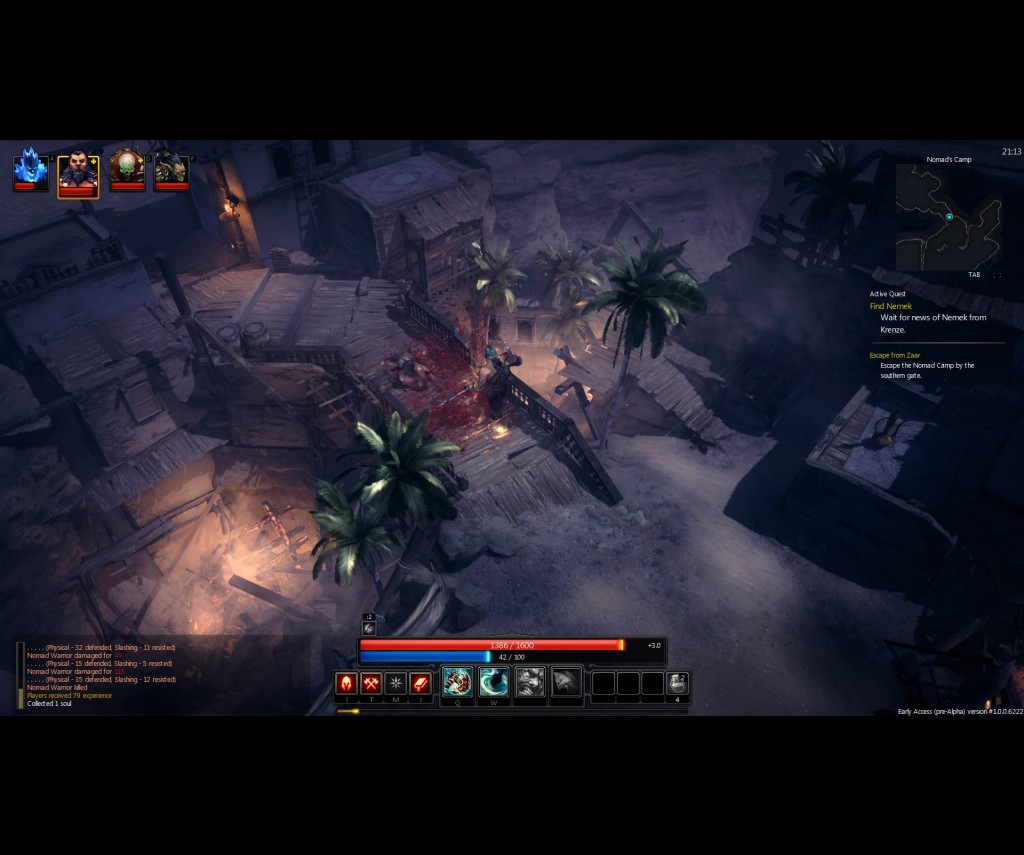Use the potion flask hotbar slot
This screenshot has width=1024, height=855.
(x=677, y=683)
